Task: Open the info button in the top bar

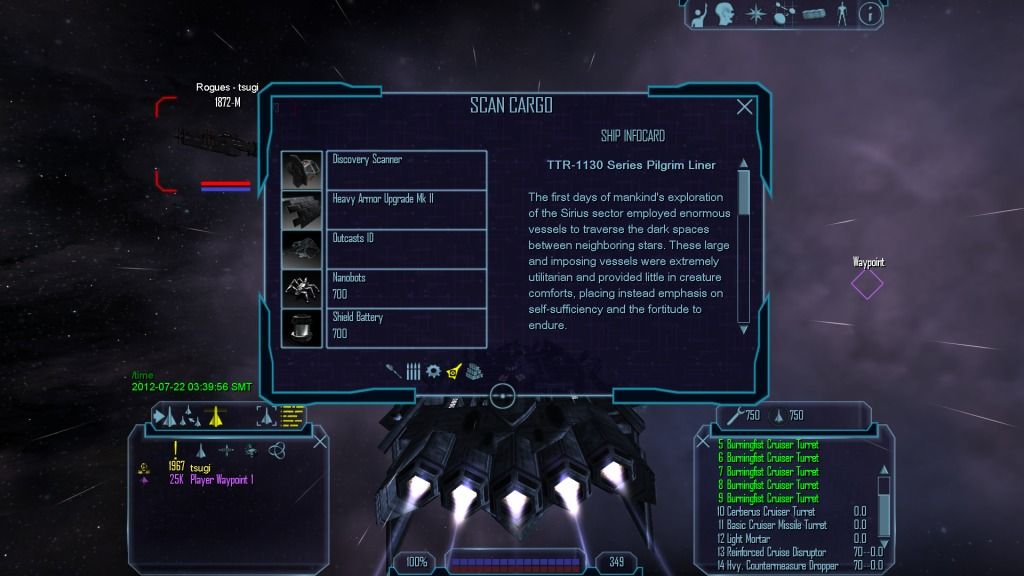Action: click(x=870, y=14)
